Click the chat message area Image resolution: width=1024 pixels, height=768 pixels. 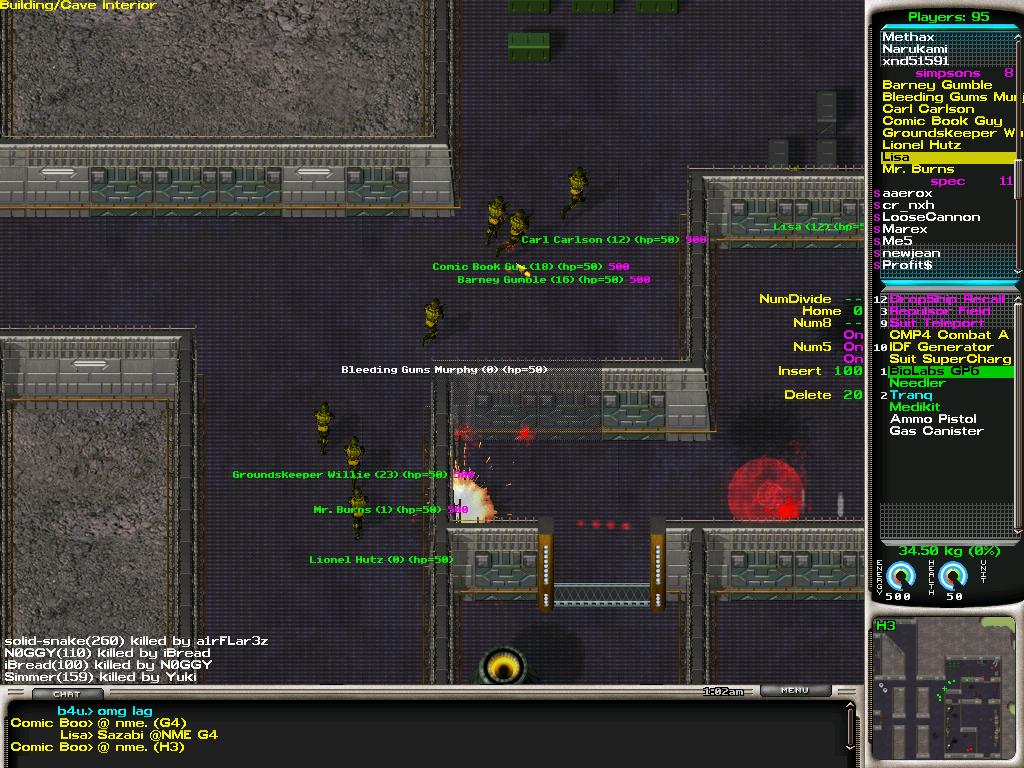(x=420, y=728)
